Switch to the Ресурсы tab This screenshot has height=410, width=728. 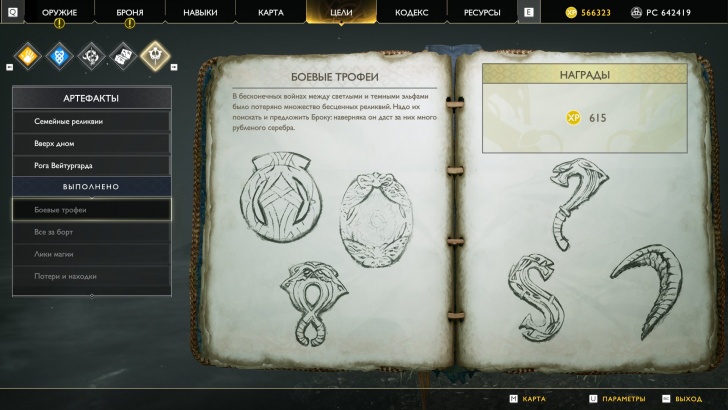coord(482,12)
